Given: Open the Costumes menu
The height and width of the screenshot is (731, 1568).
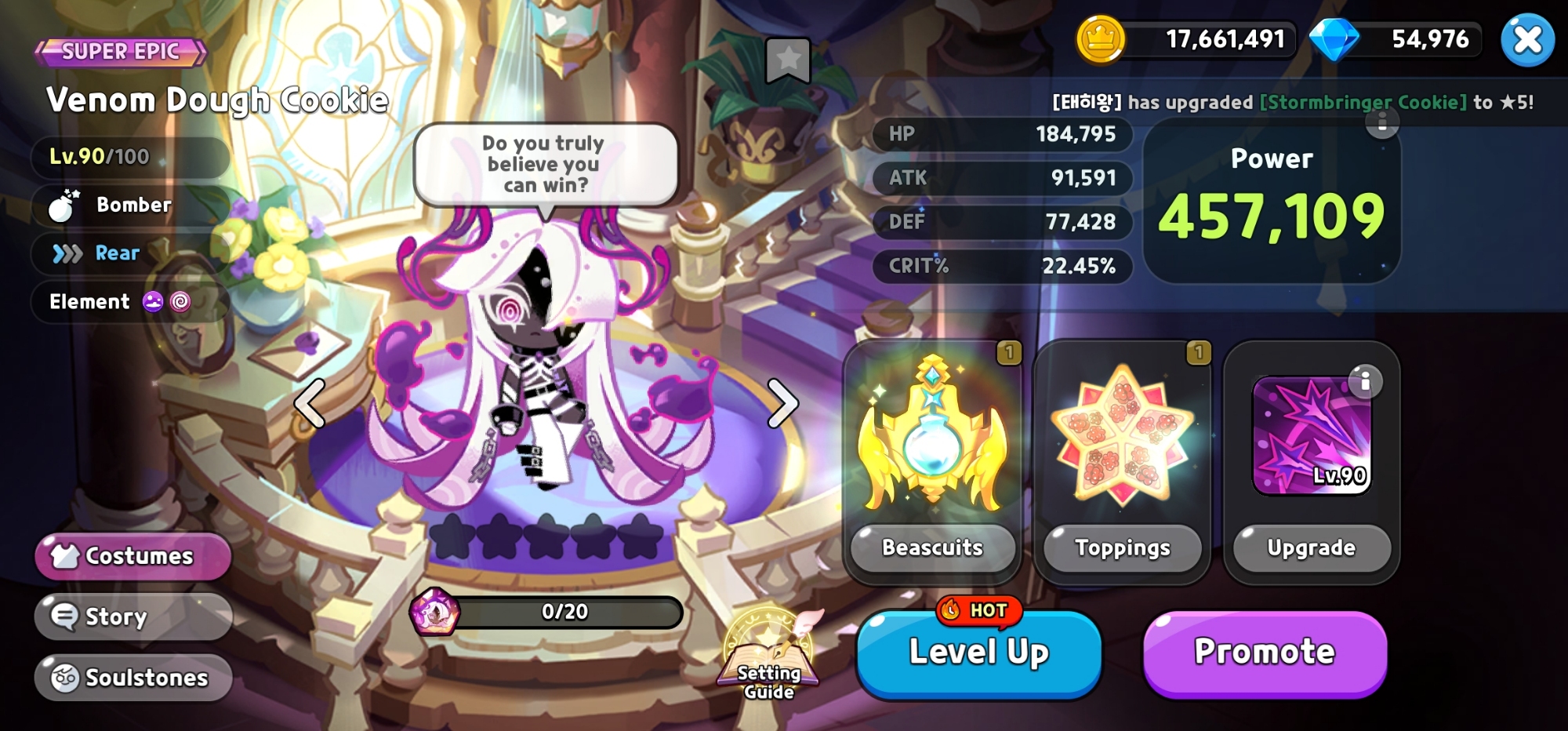Looking at the screenshot, I should tap(132, 556).
